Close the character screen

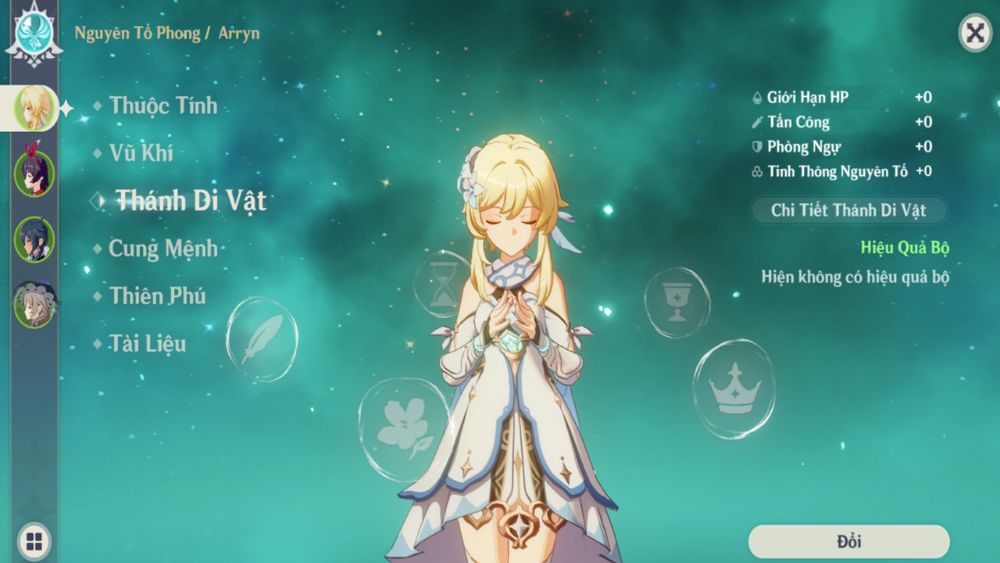pyautogui.click(x=974, y=33)
